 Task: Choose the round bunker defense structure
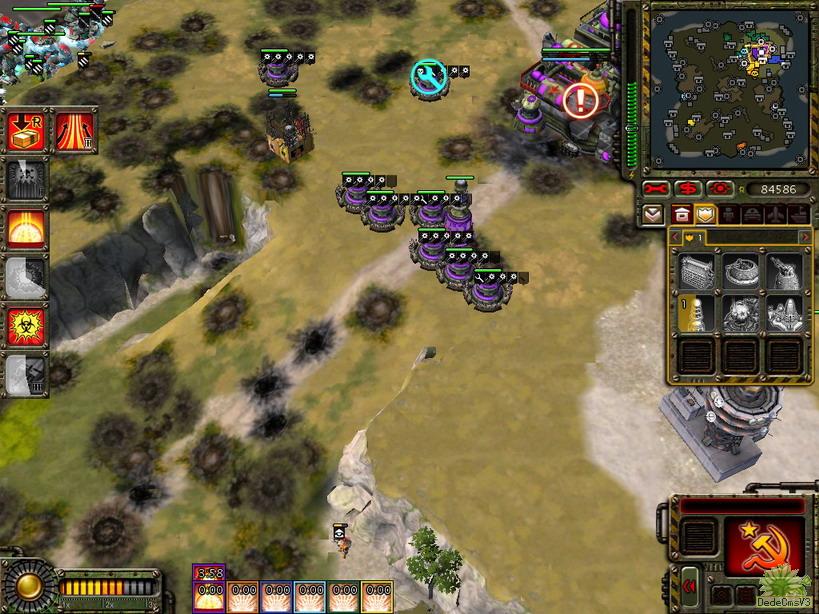click(x=740, y=272)
